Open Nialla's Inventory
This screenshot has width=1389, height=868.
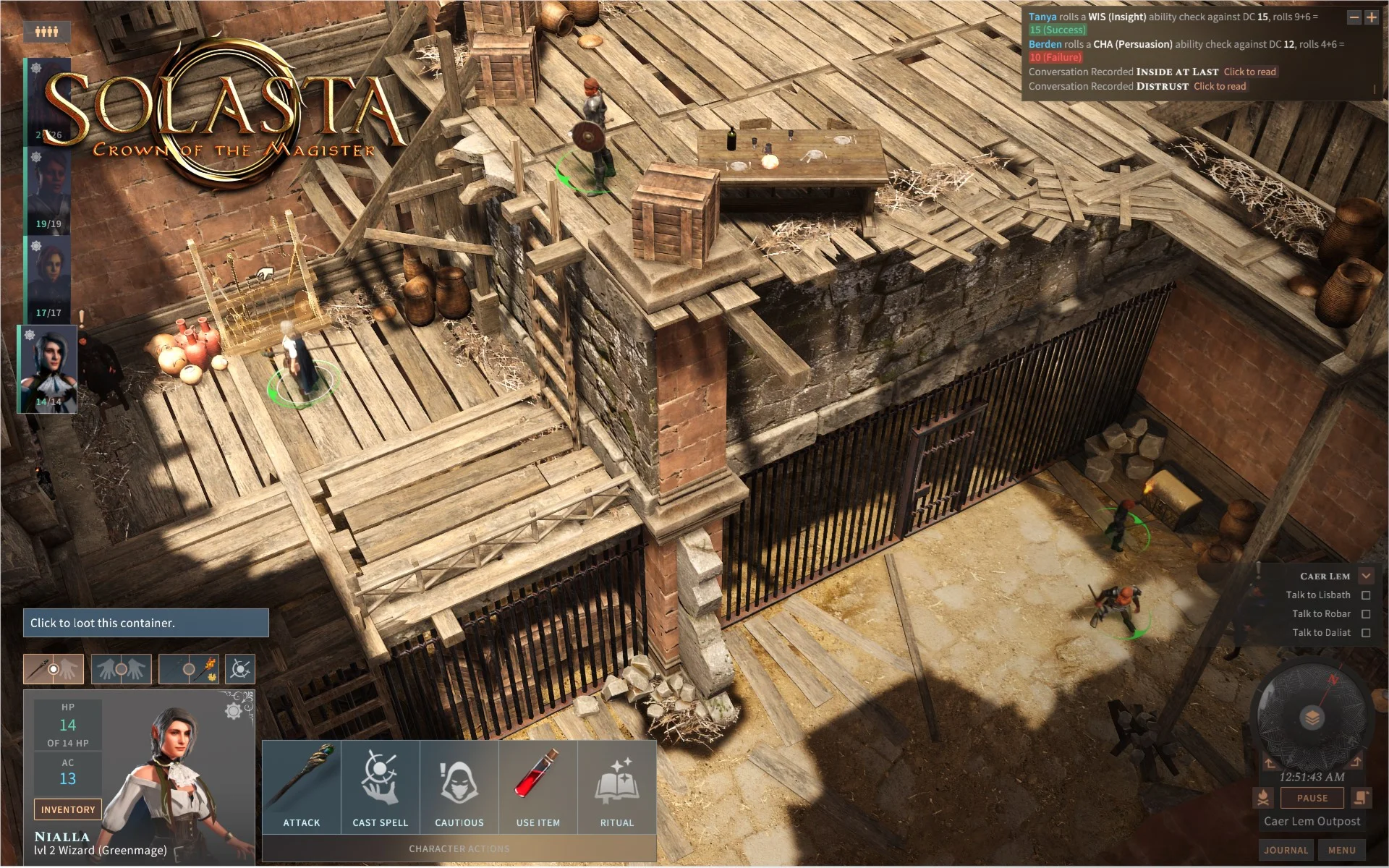67,809
